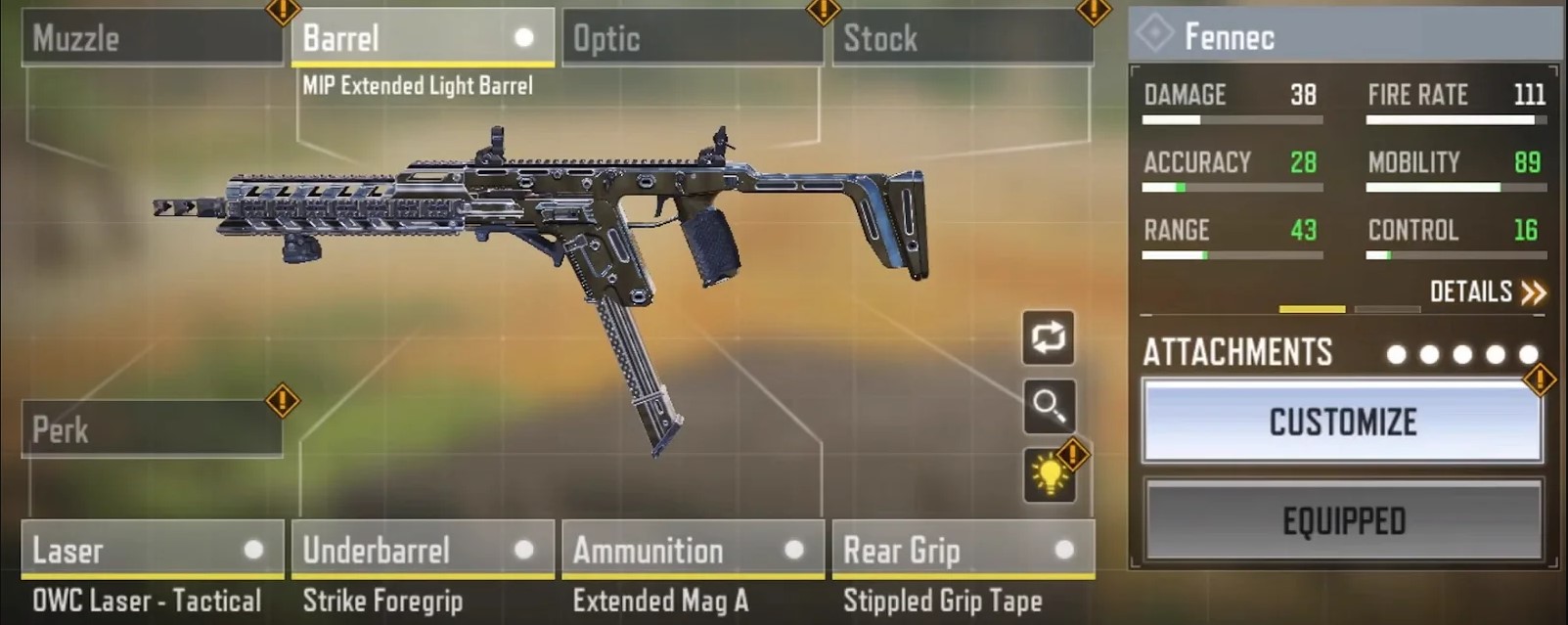1568x625 pixels.
Task: Open the Muzzle attachment slot
Action: click(x=153, y=38)
